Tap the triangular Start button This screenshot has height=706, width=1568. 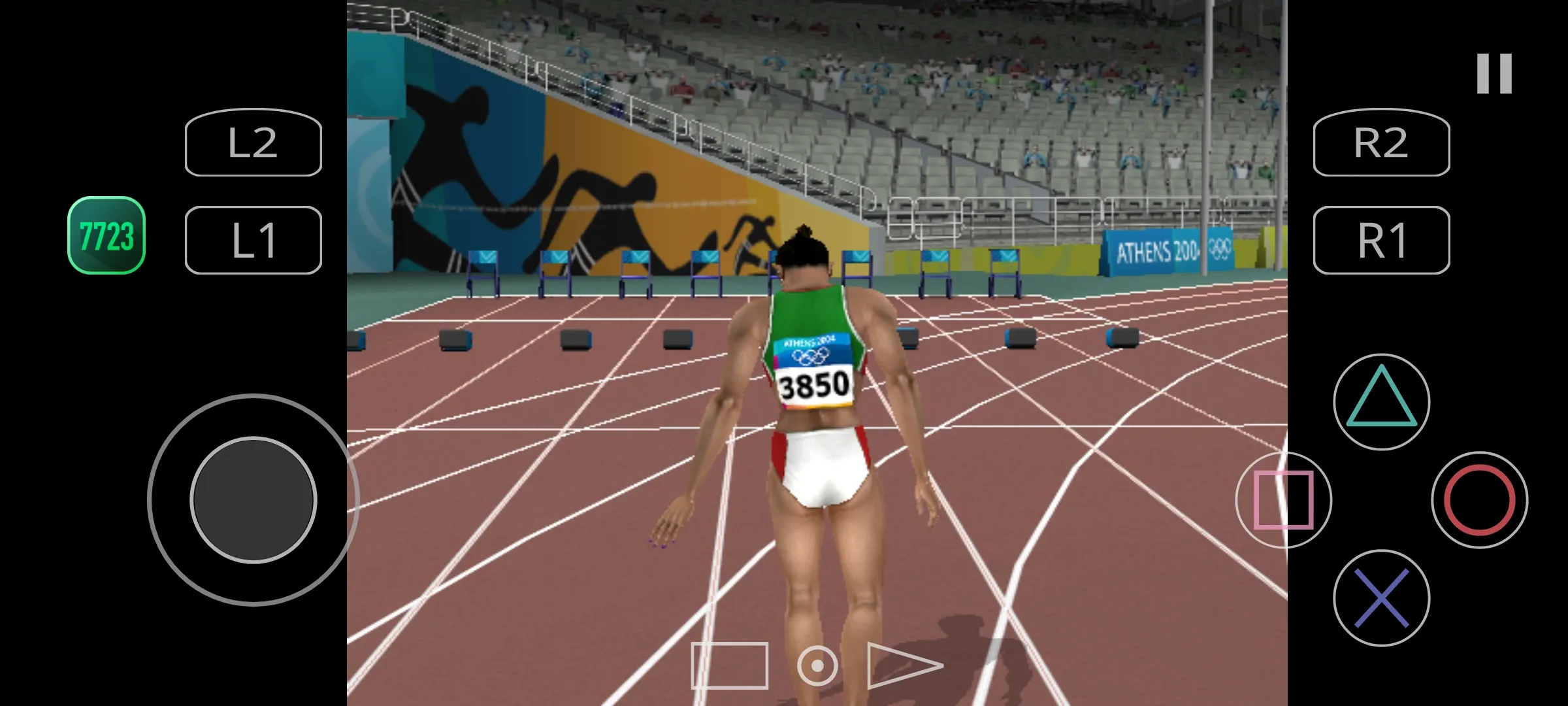point(903,665)
